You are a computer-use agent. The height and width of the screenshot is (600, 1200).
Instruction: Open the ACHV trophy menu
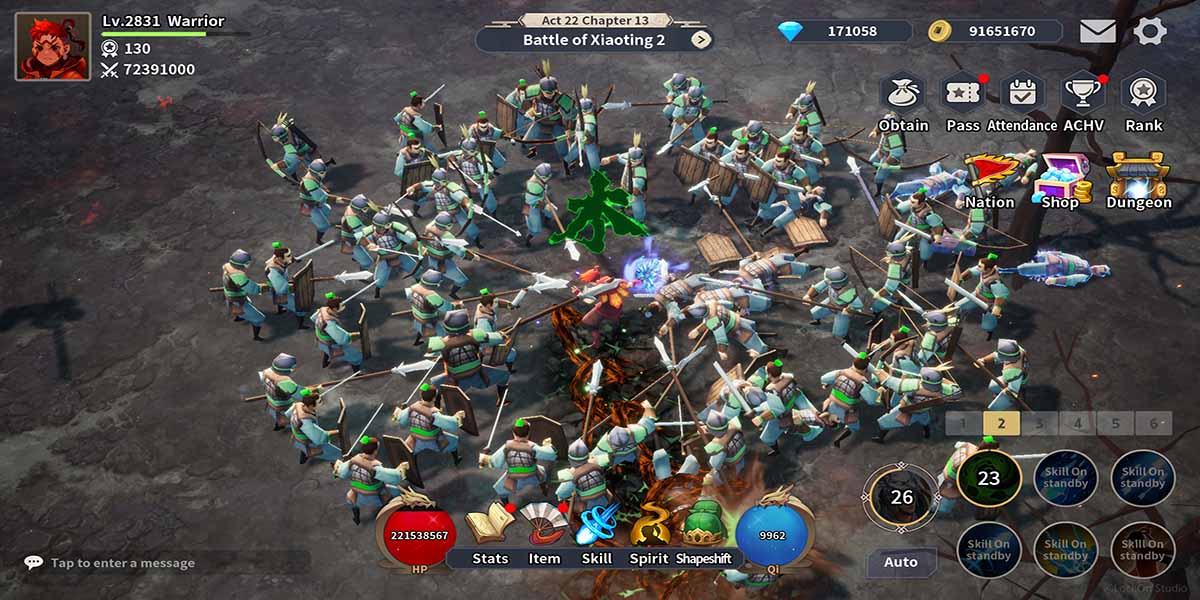(x=1082, y=93)
